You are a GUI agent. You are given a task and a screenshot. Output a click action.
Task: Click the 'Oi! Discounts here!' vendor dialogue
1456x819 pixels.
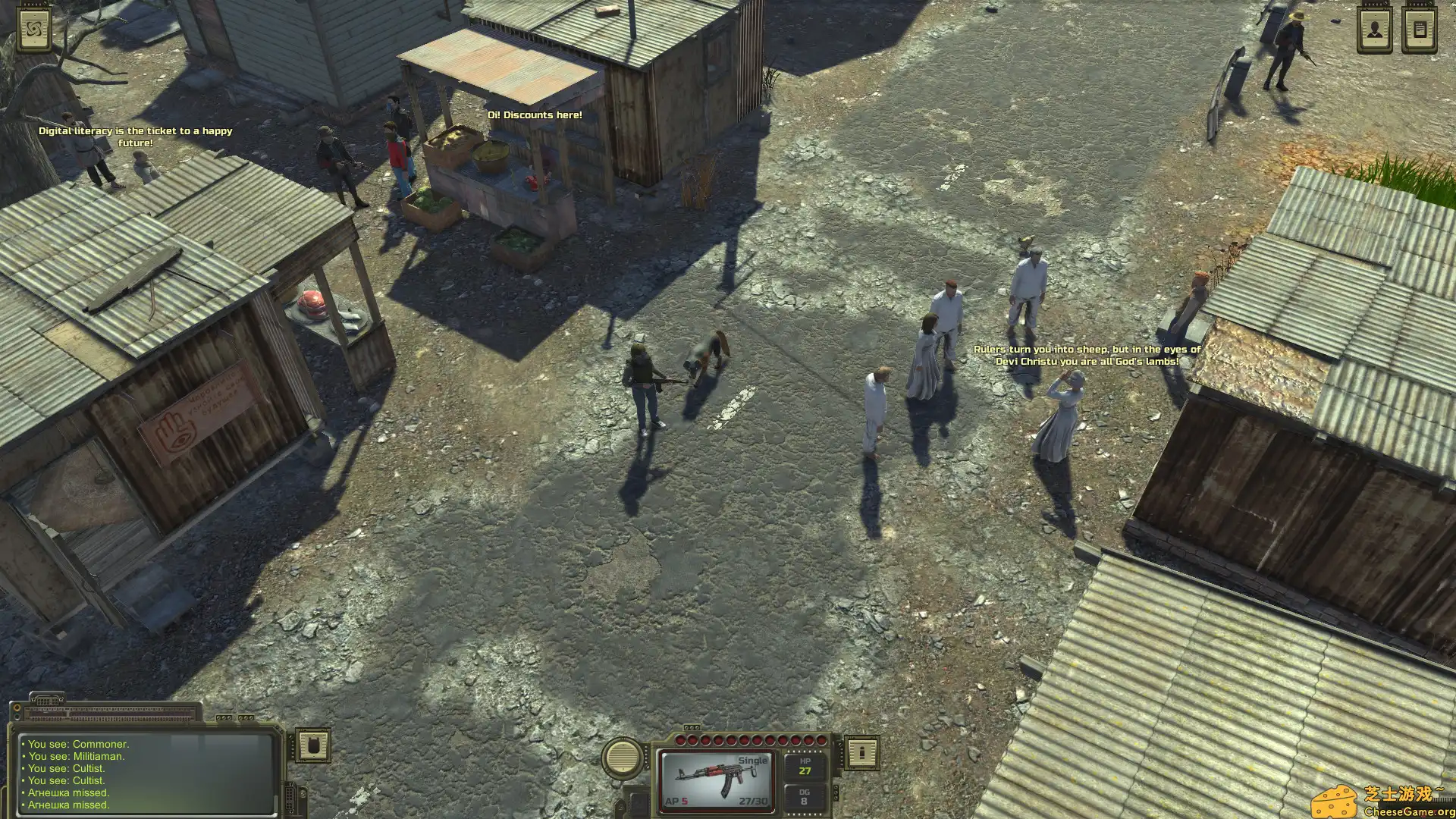point(535,115)
